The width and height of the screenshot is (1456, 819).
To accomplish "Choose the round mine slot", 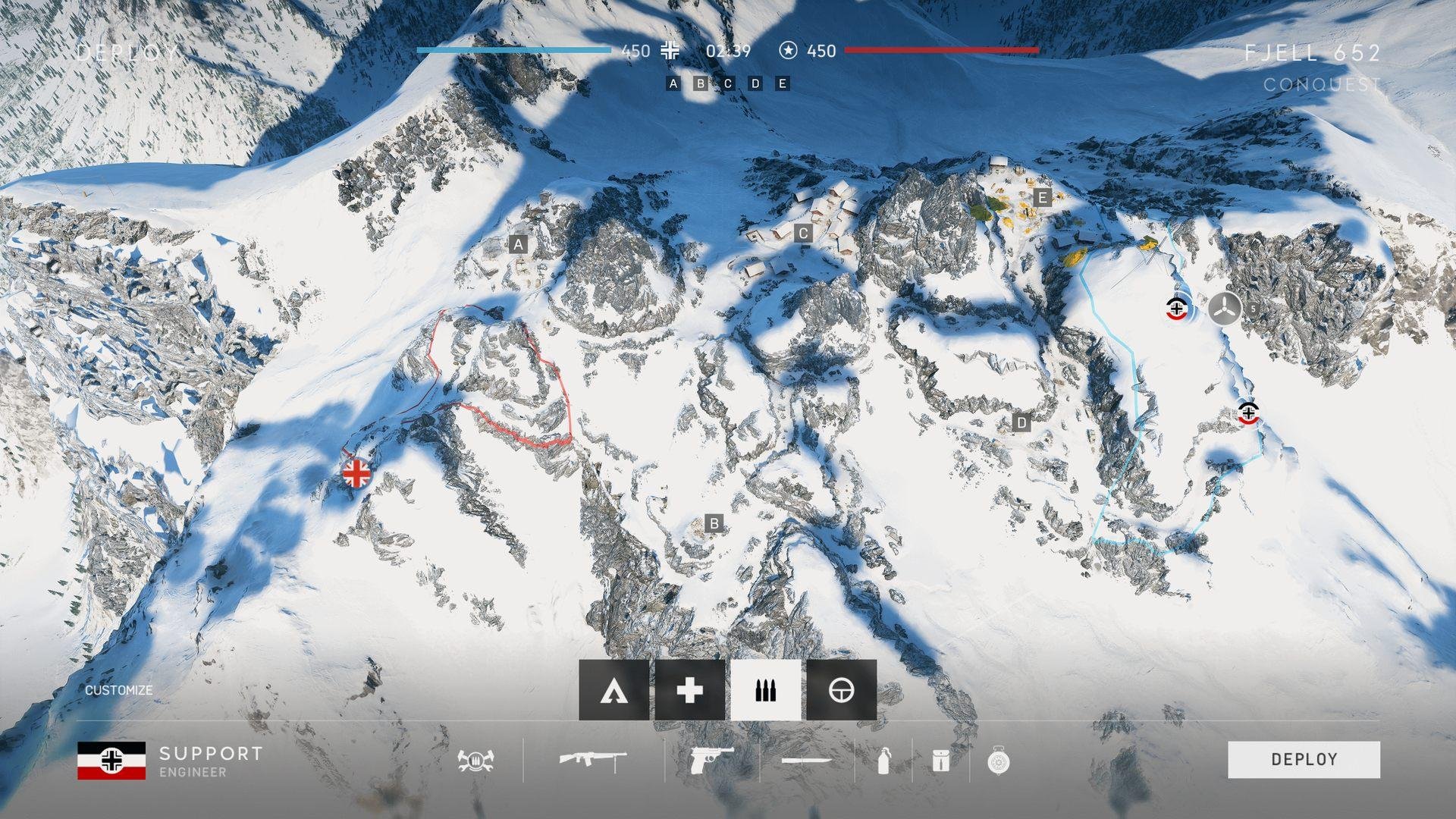I will click(x=999, y=760).
